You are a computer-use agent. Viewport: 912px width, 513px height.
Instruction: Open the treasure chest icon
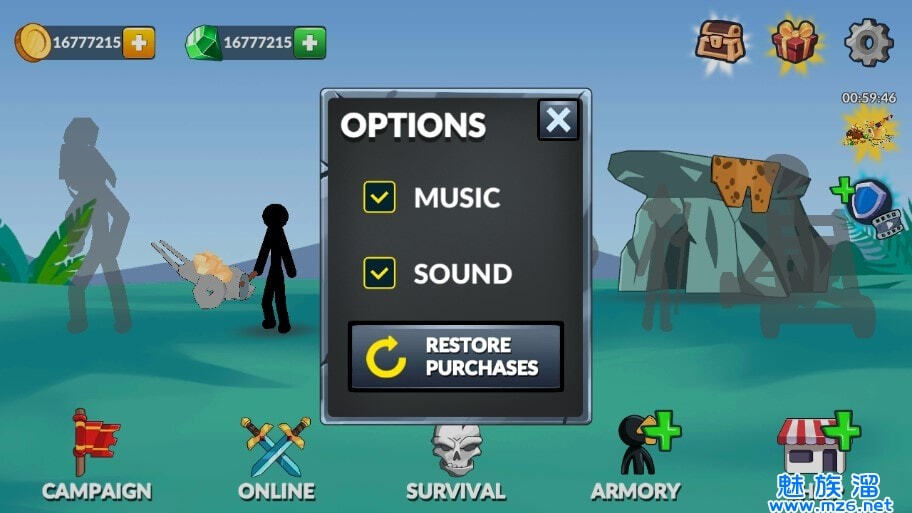coord(720,41)
